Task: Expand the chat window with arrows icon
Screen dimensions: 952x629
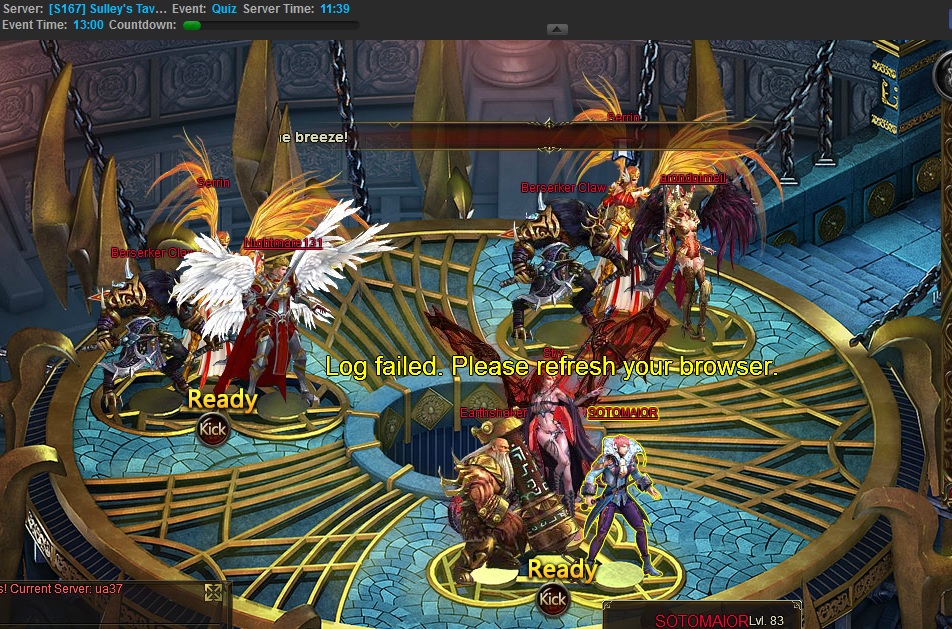Action: tap(213, 593)
